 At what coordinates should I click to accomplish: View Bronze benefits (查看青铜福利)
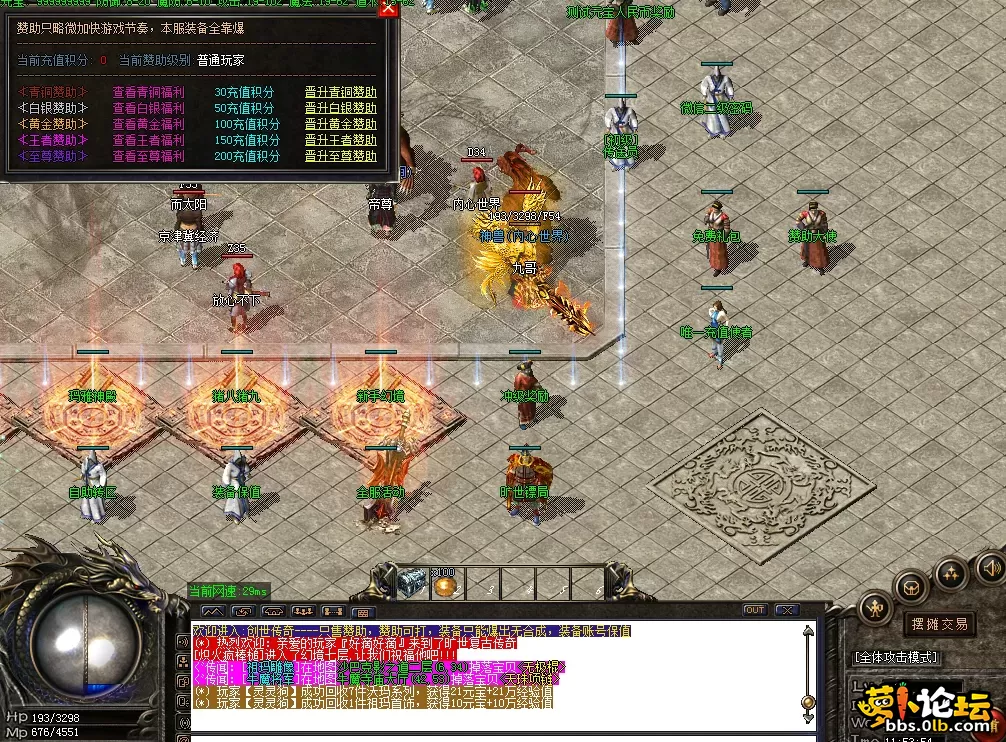pyautogui.click(x=148, y=93)
